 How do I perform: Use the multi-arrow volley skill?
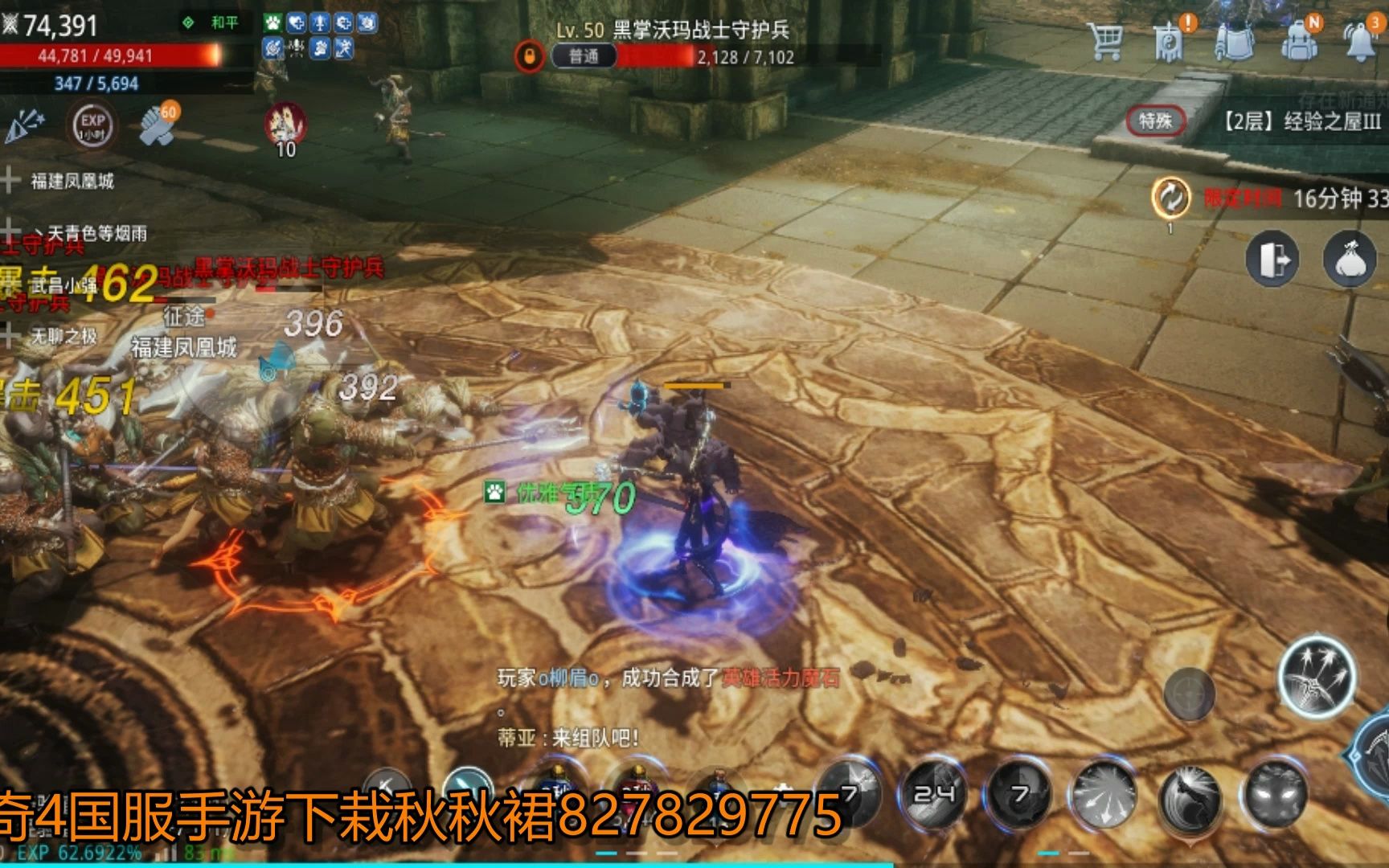1317,677
